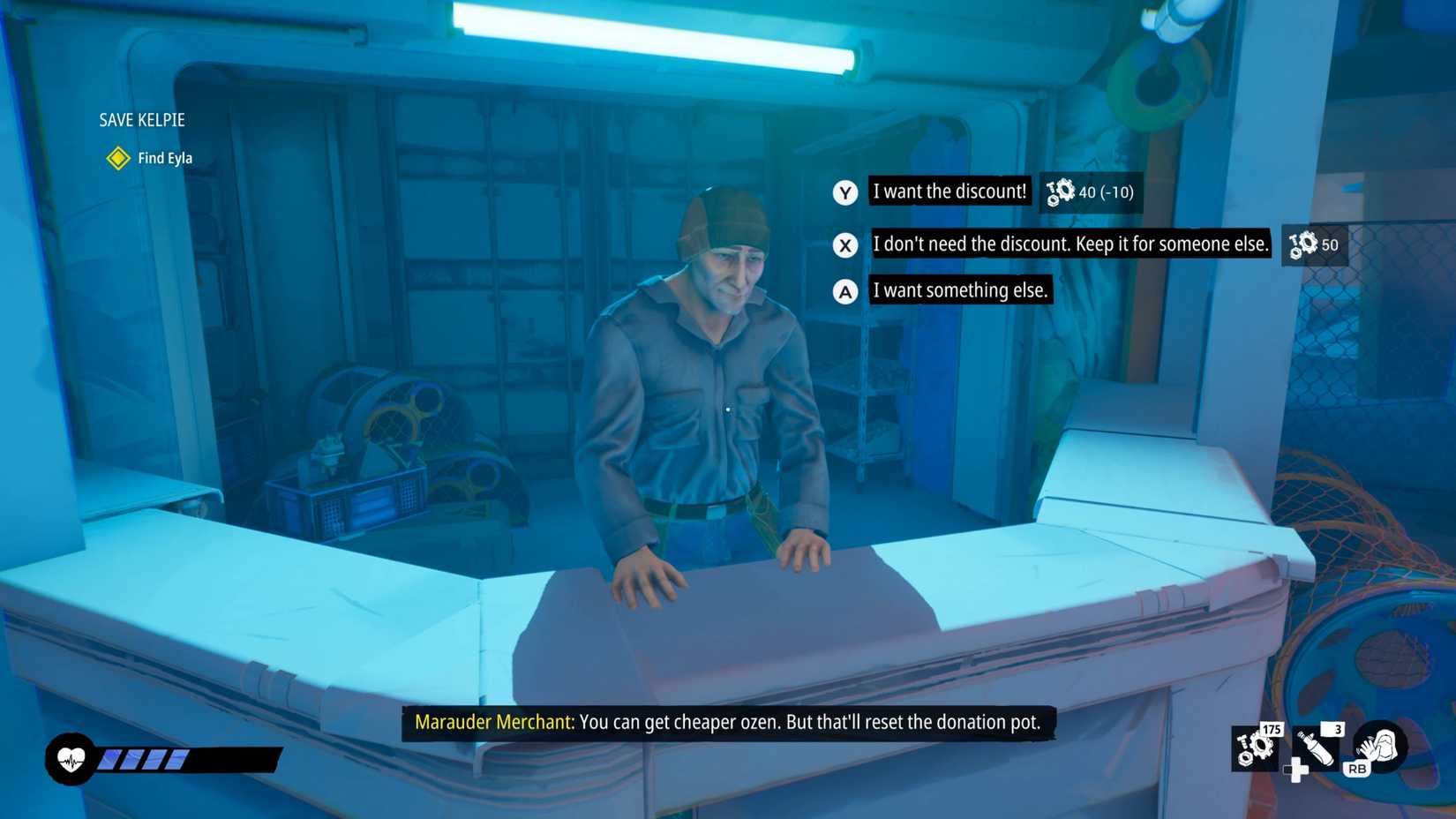Click the yellow diamond objective marker
The width and height of the screenshot is (1456, 819).
(x=117, y=160)
